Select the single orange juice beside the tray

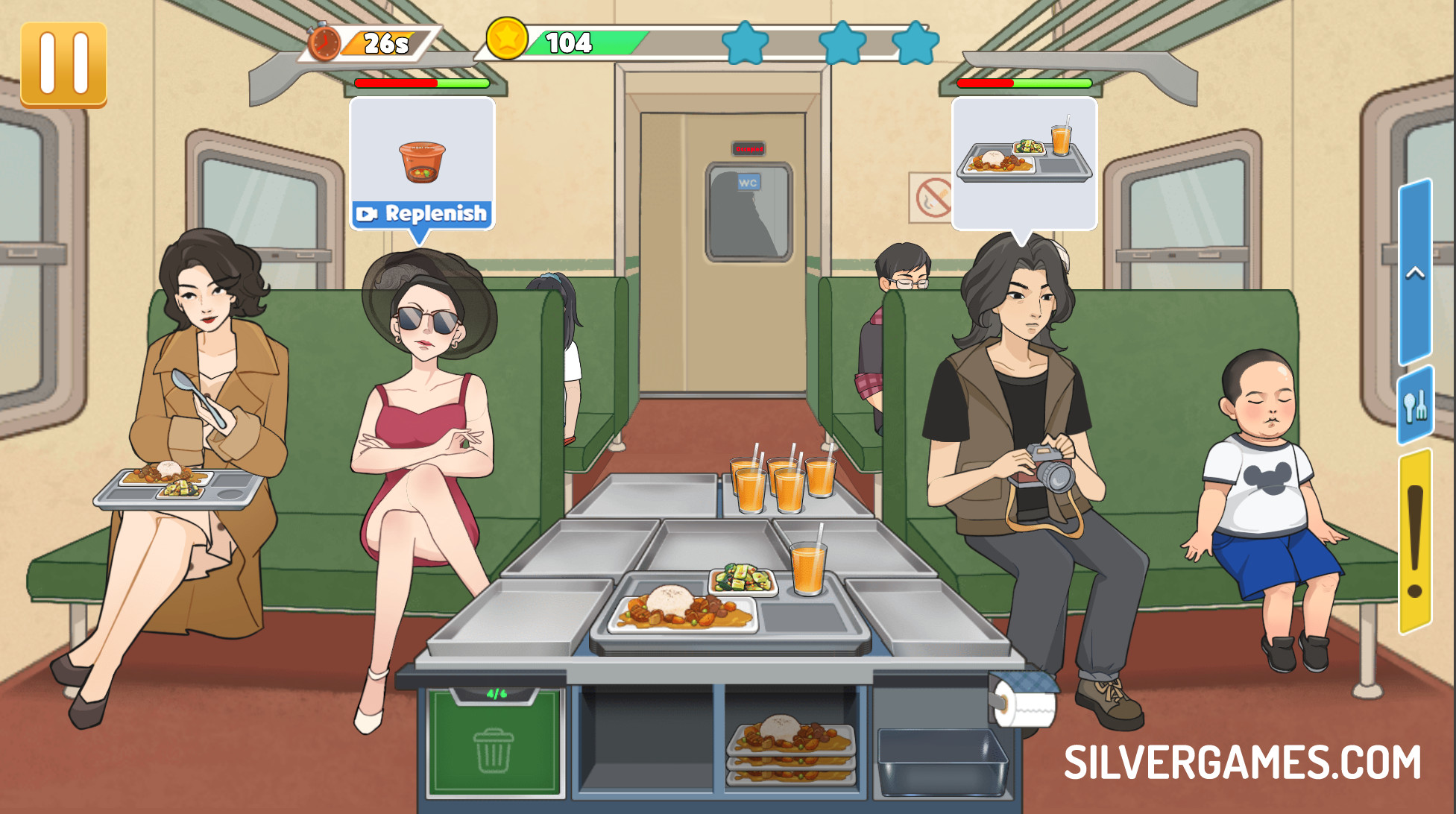(807, 568)
